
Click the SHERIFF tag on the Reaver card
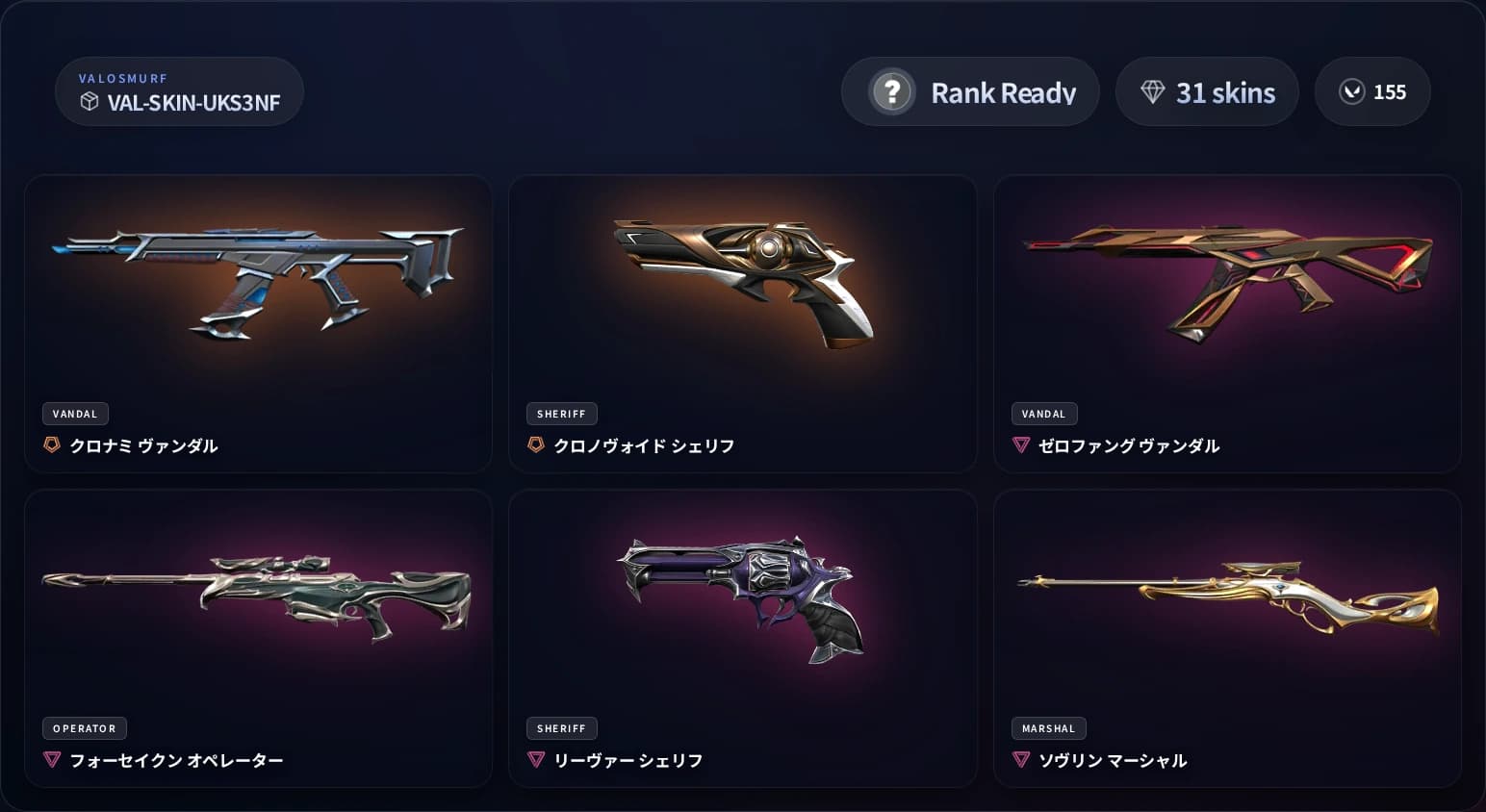(562, 728)
